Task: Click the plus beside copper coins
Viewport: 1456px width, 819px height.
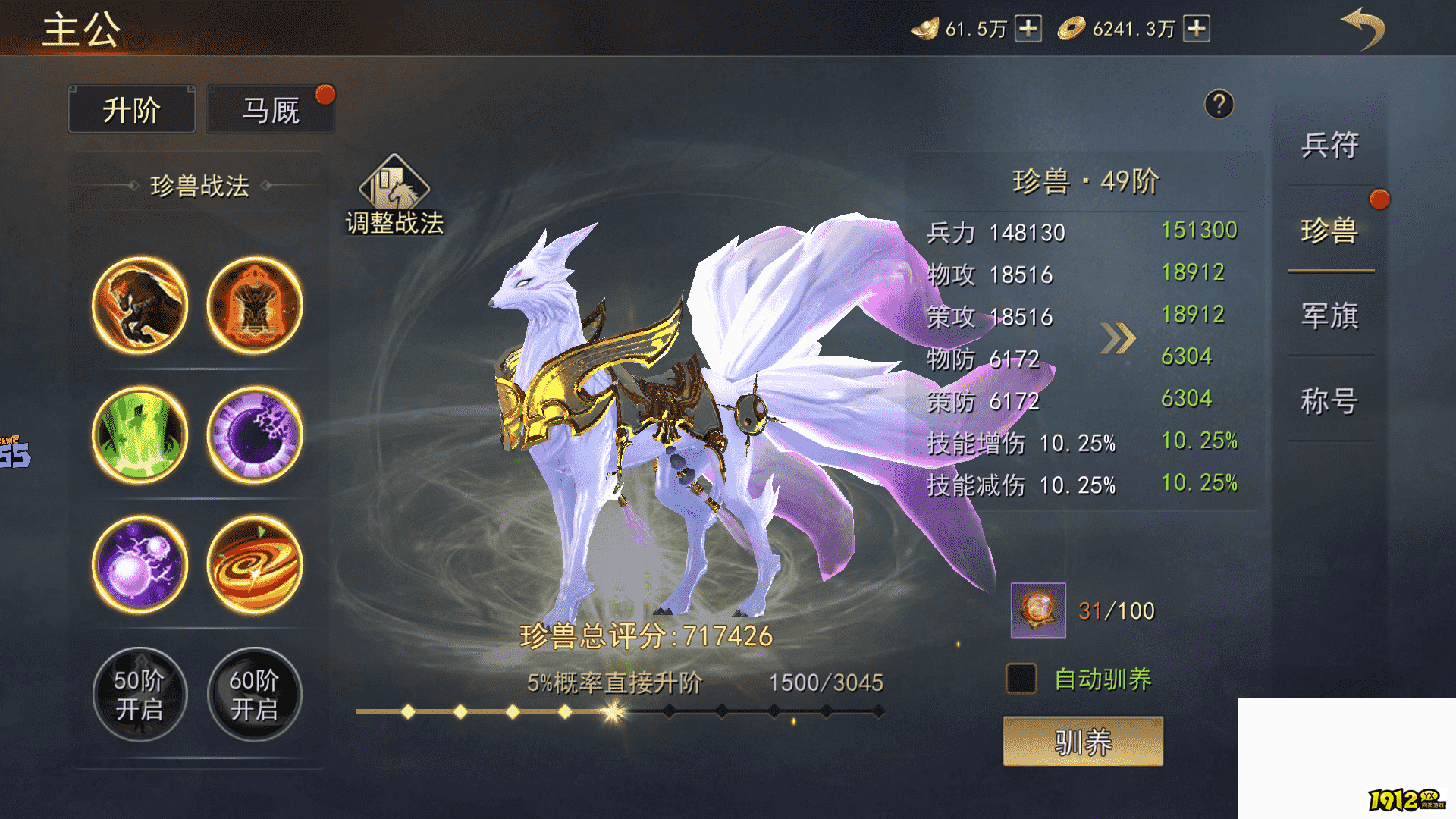Action: tap(1196, 29)
